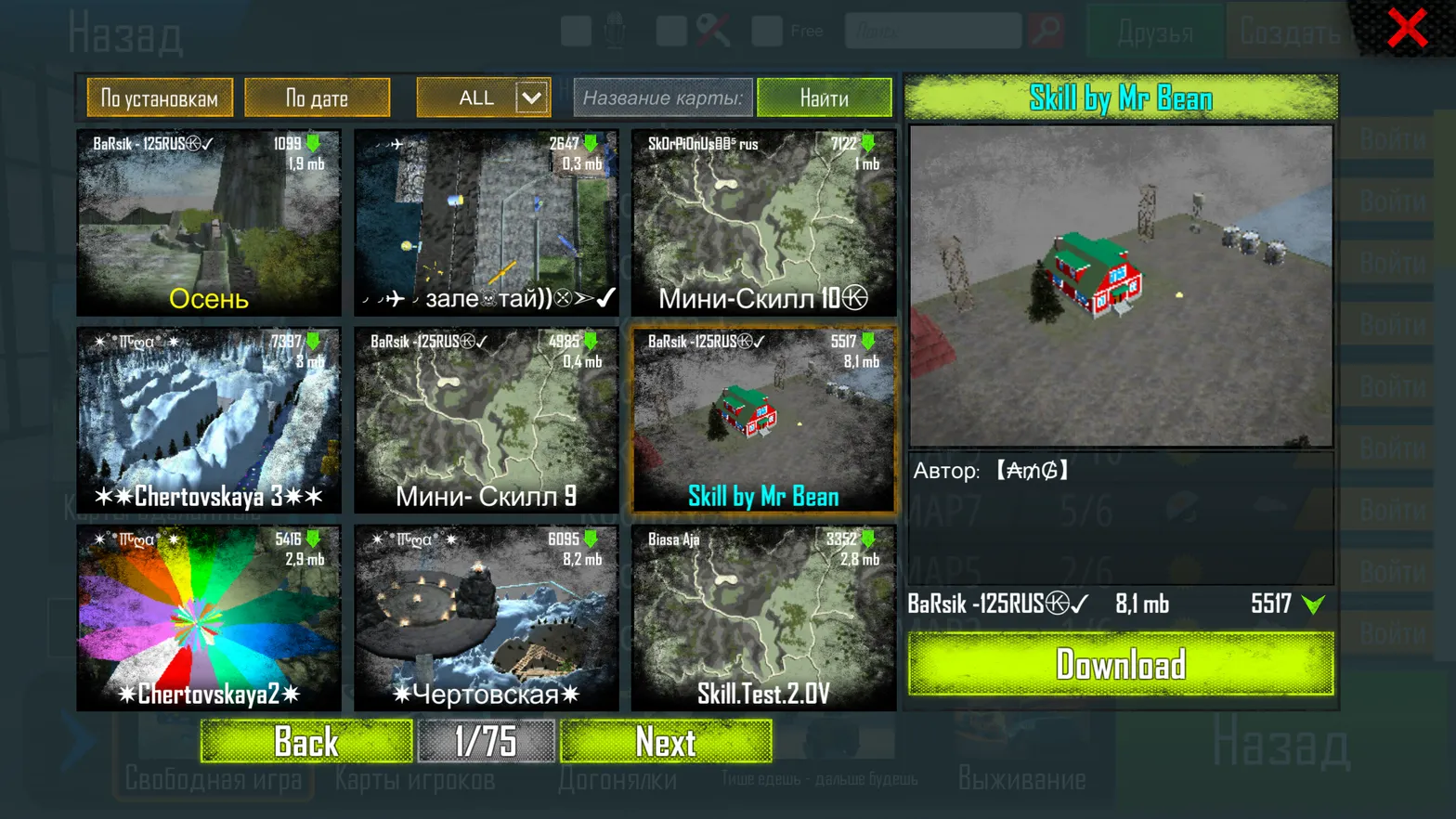Open the ALL filter dropdown
The width and height of the screenshot is (1456, 819).
482,97
